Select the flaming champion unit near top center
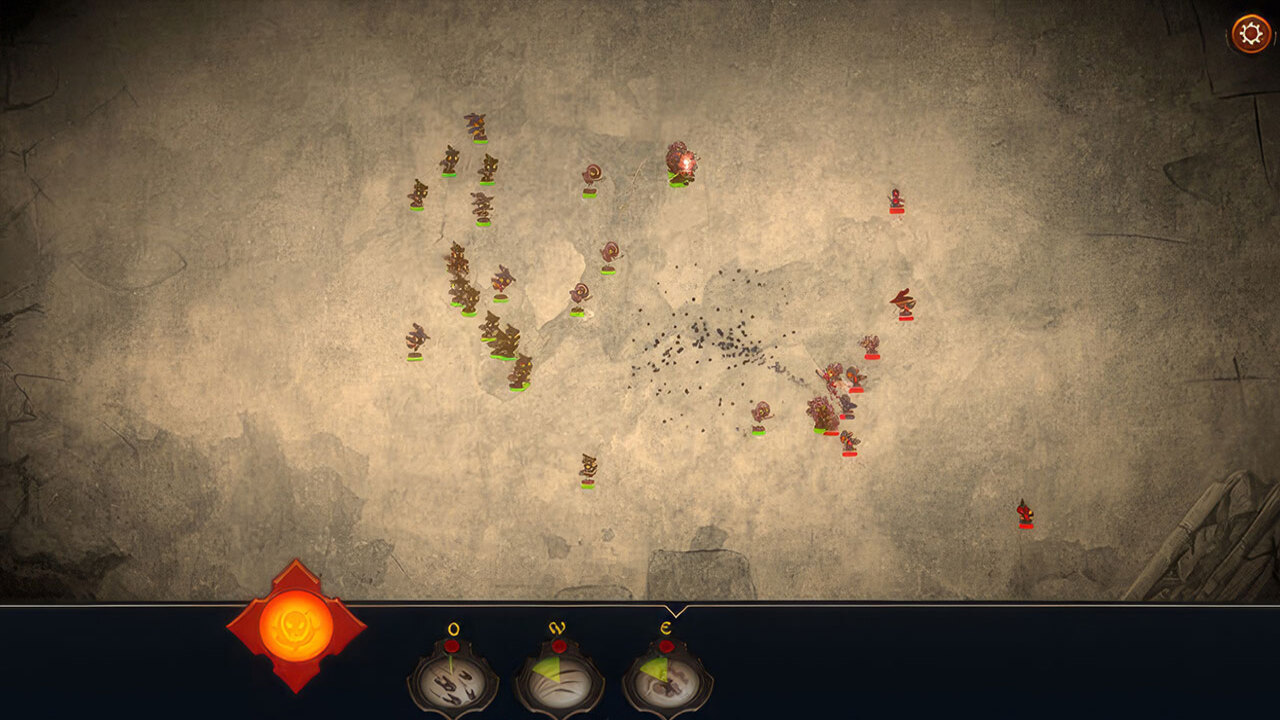Screen dimensions: 1280x720 681,165
